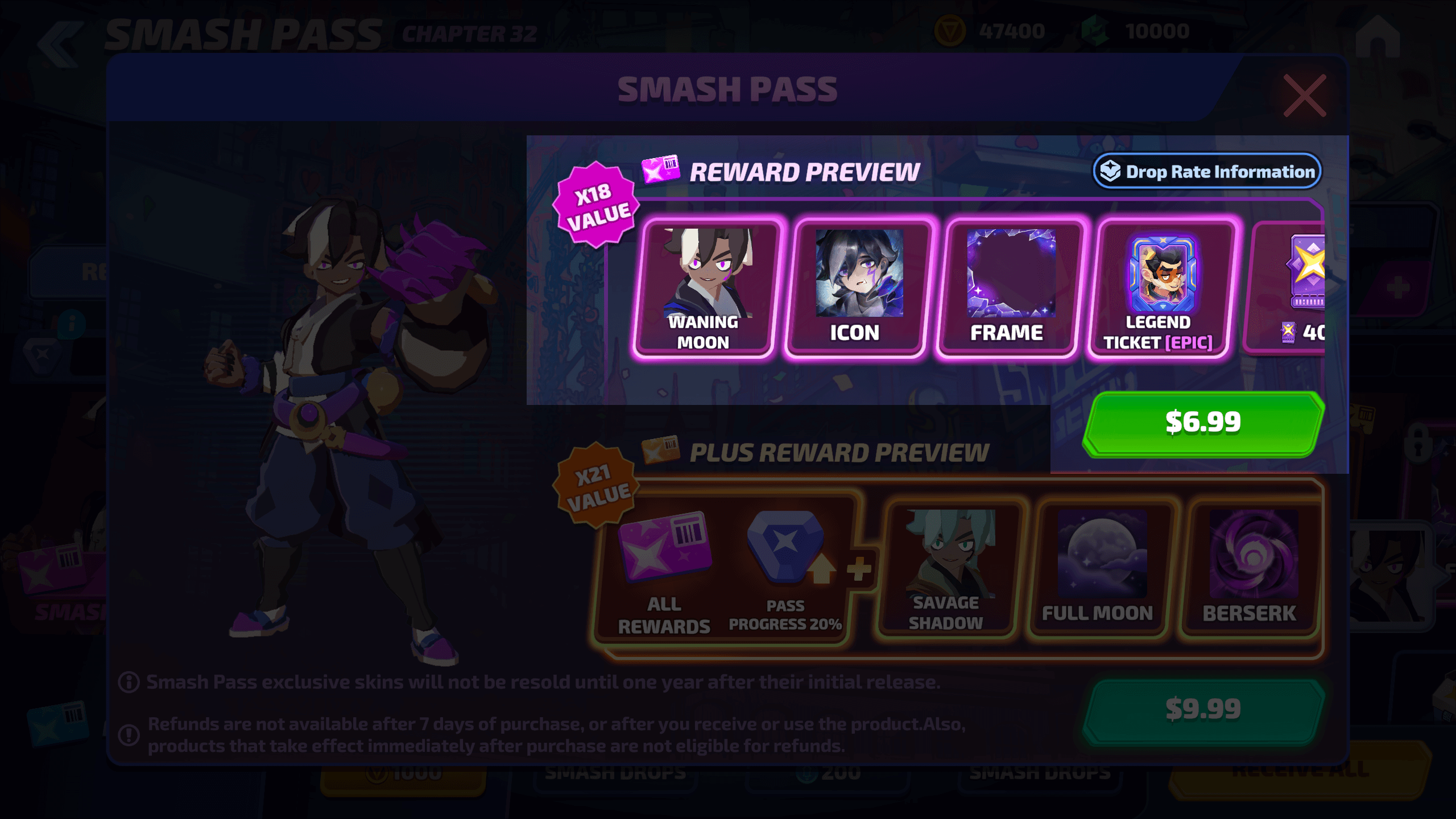The image size is (1456, 819).
Task: View the Berserk reward tile
Action: (1251, 569)
